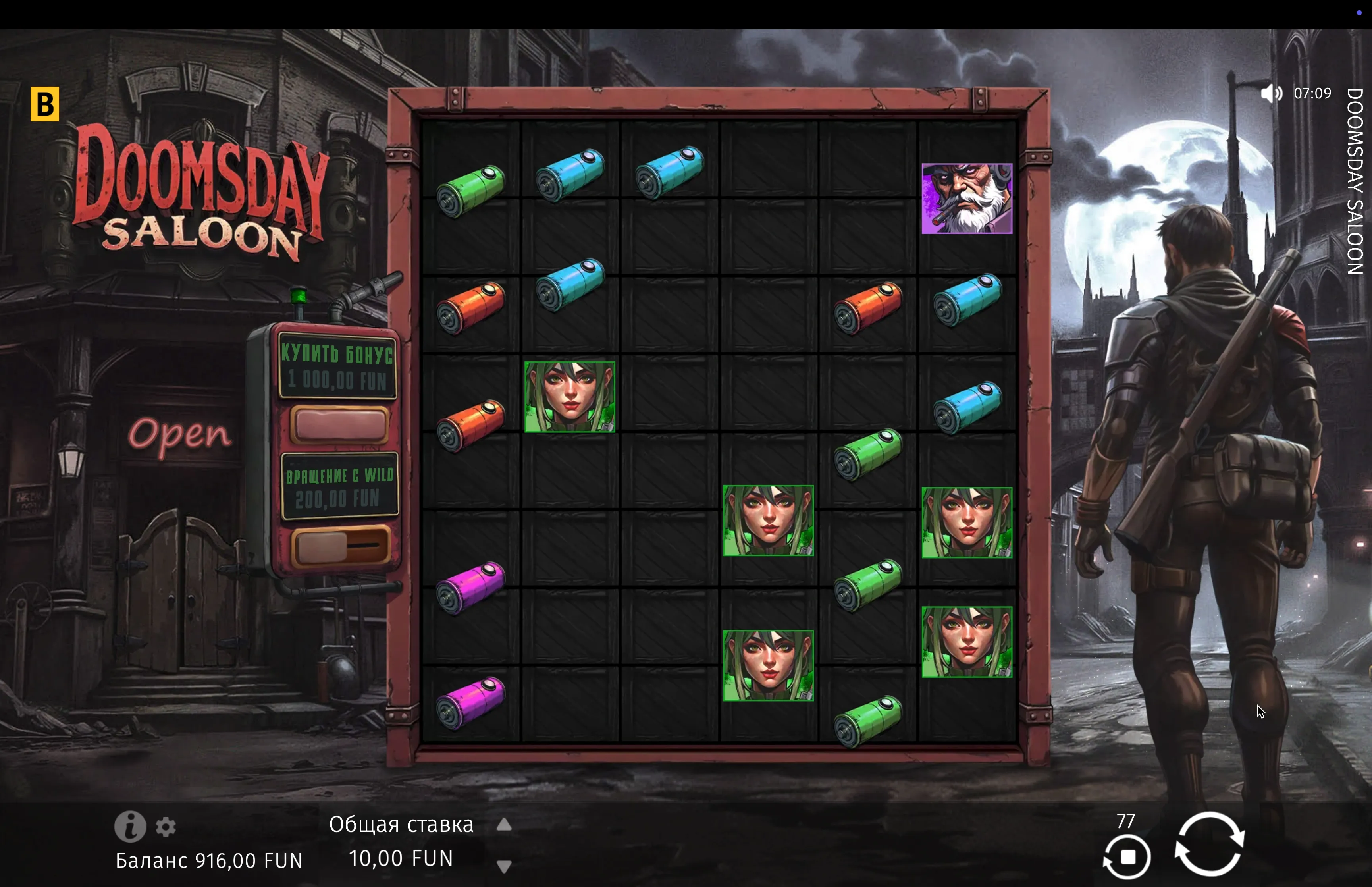1372x887 pixels.
Task: Open settings via the gear icon
Action: tap(166, 827)
